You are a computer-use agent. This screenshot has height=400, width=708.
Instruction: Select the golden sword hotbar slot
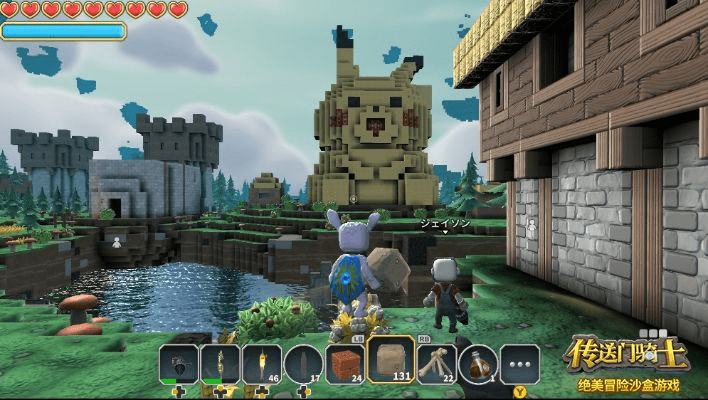click(220, 364)
